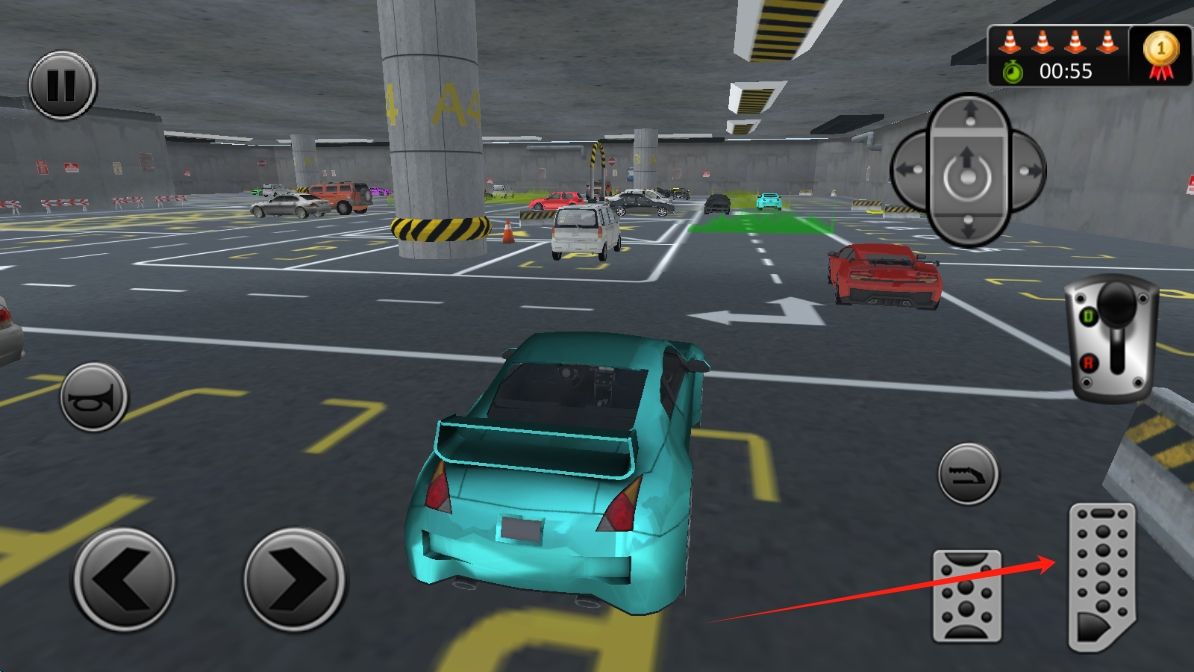Screen dimensions: 1194x672
Task: Steer left with the left arrow button
Action: (x=123, y=579)
